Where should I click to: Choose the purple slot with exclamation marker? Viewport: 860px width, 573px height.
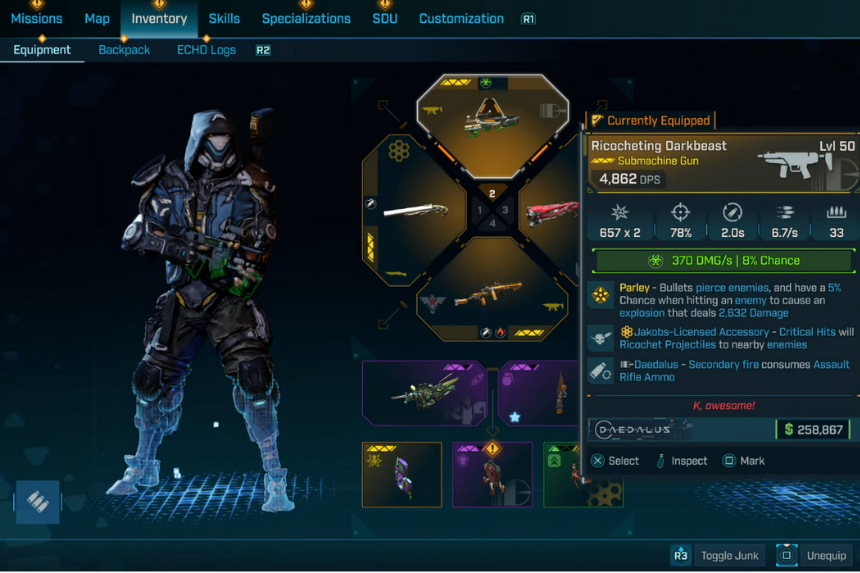(x=492, y=474)
